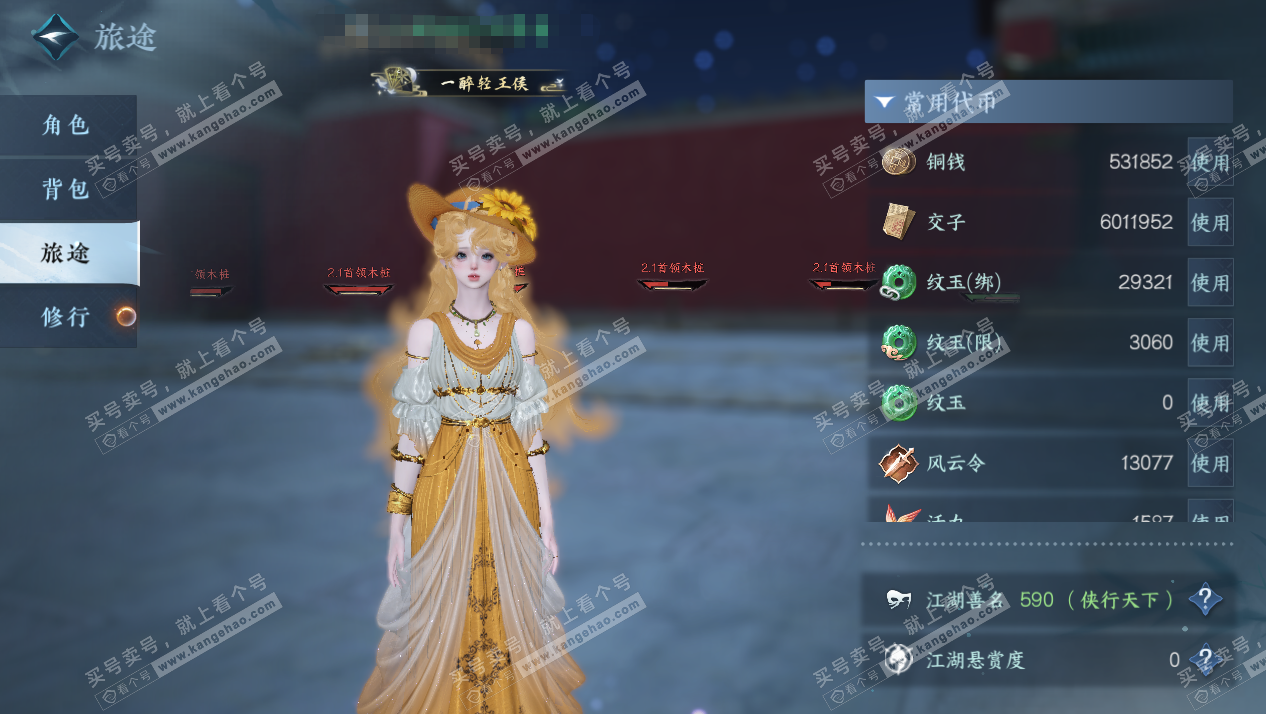The width and height of the screenshot is (1266, 714).
Task: Use the 纹玉(绑) currency
Action: pyautogui.click(x=1210, y=283)
